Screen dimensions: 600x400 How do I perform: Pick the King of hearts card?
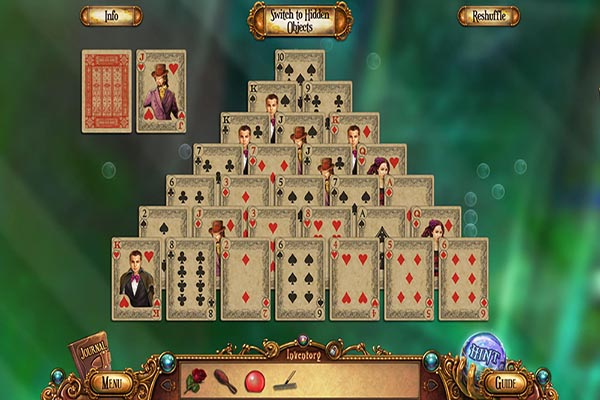[137, 279]
